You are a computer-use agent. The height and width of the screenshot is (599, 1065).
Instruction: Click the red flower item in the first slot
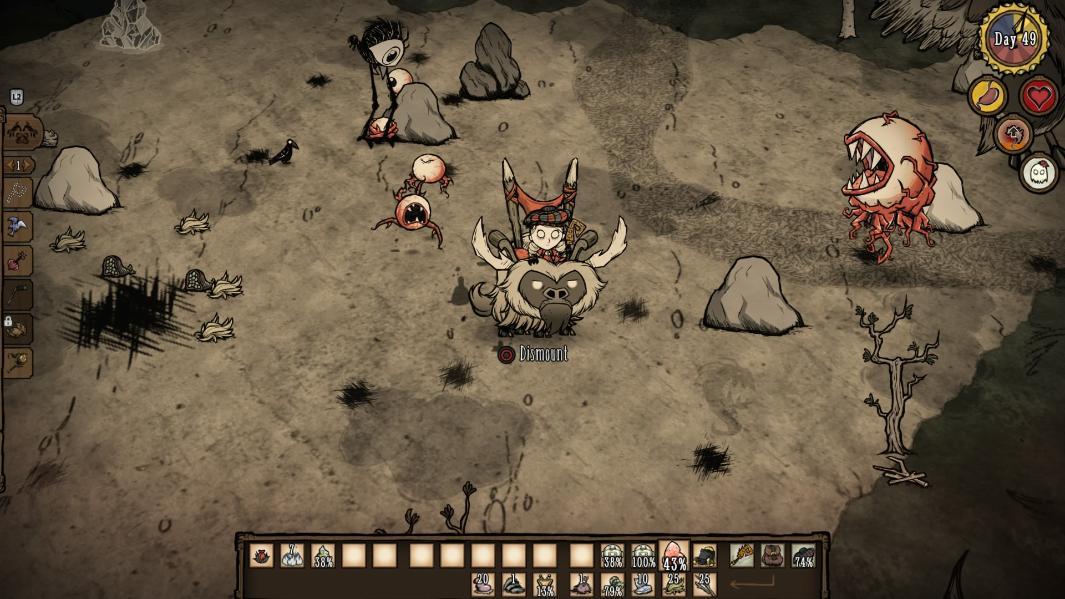tap(261, 556)
